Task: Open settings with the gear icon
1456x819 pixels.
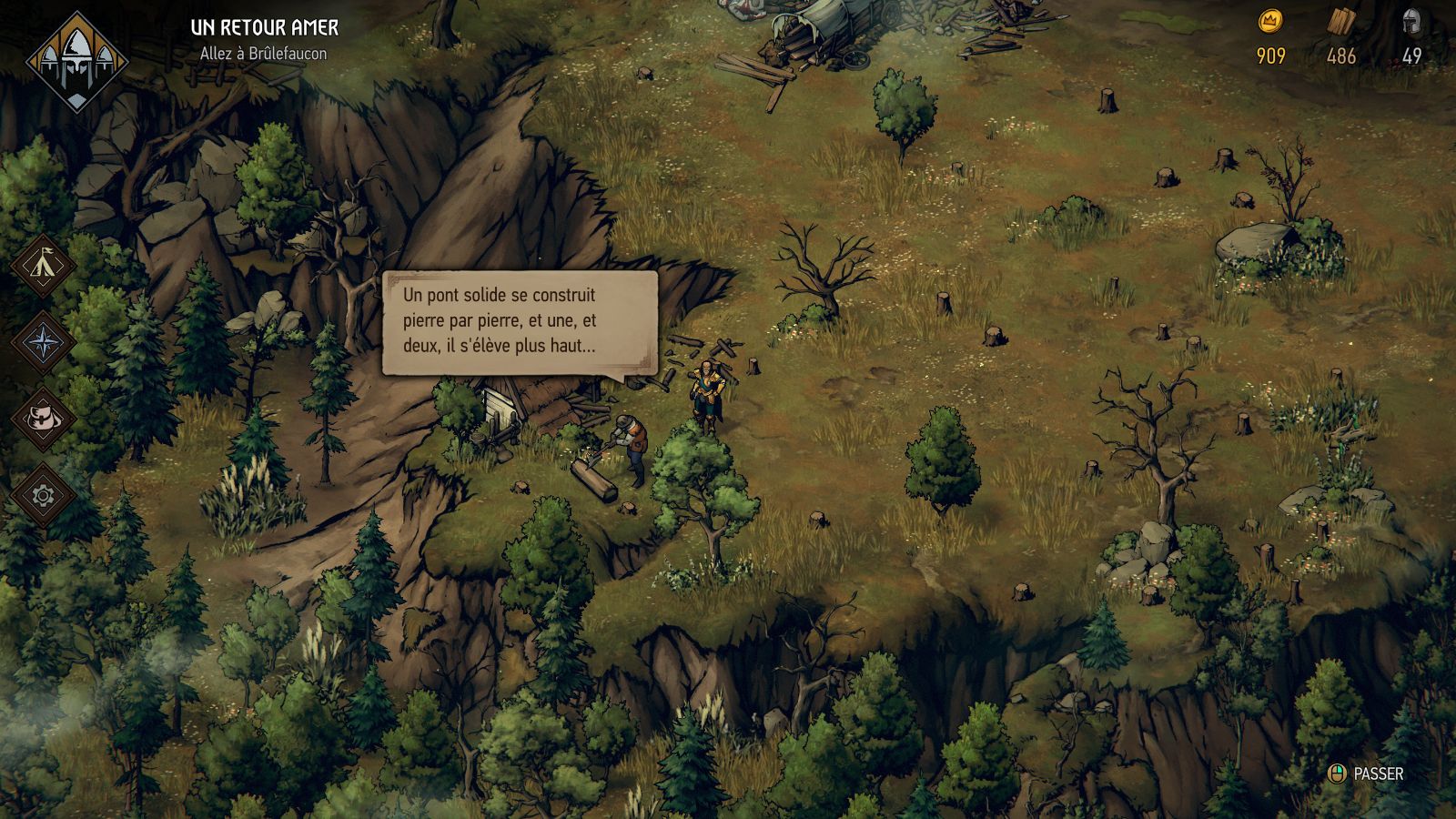Action: click(43, 495)
